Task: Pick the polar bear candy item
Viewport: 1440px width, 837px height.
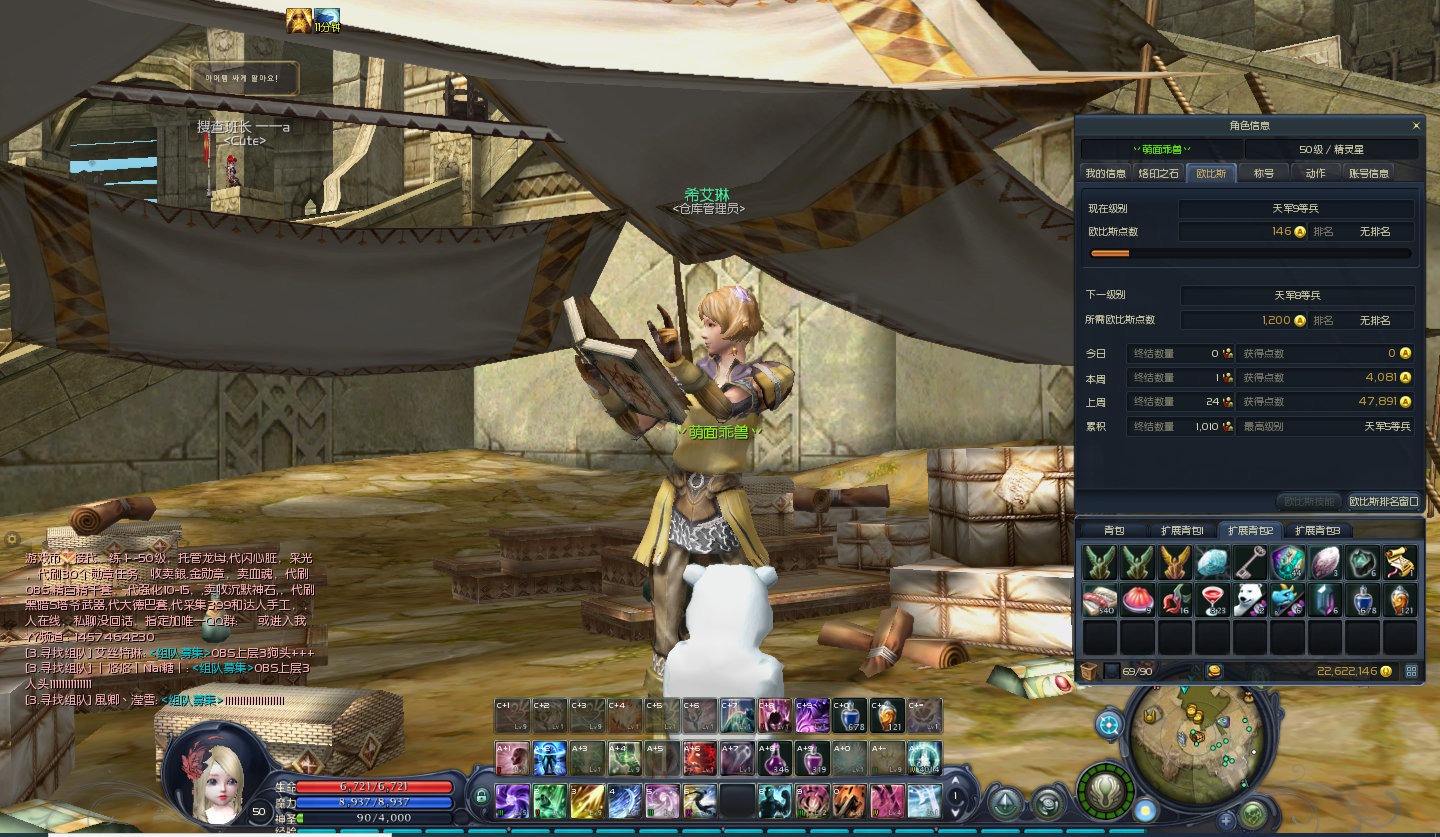Action: pyautogui.click(x=1250, y=600)
